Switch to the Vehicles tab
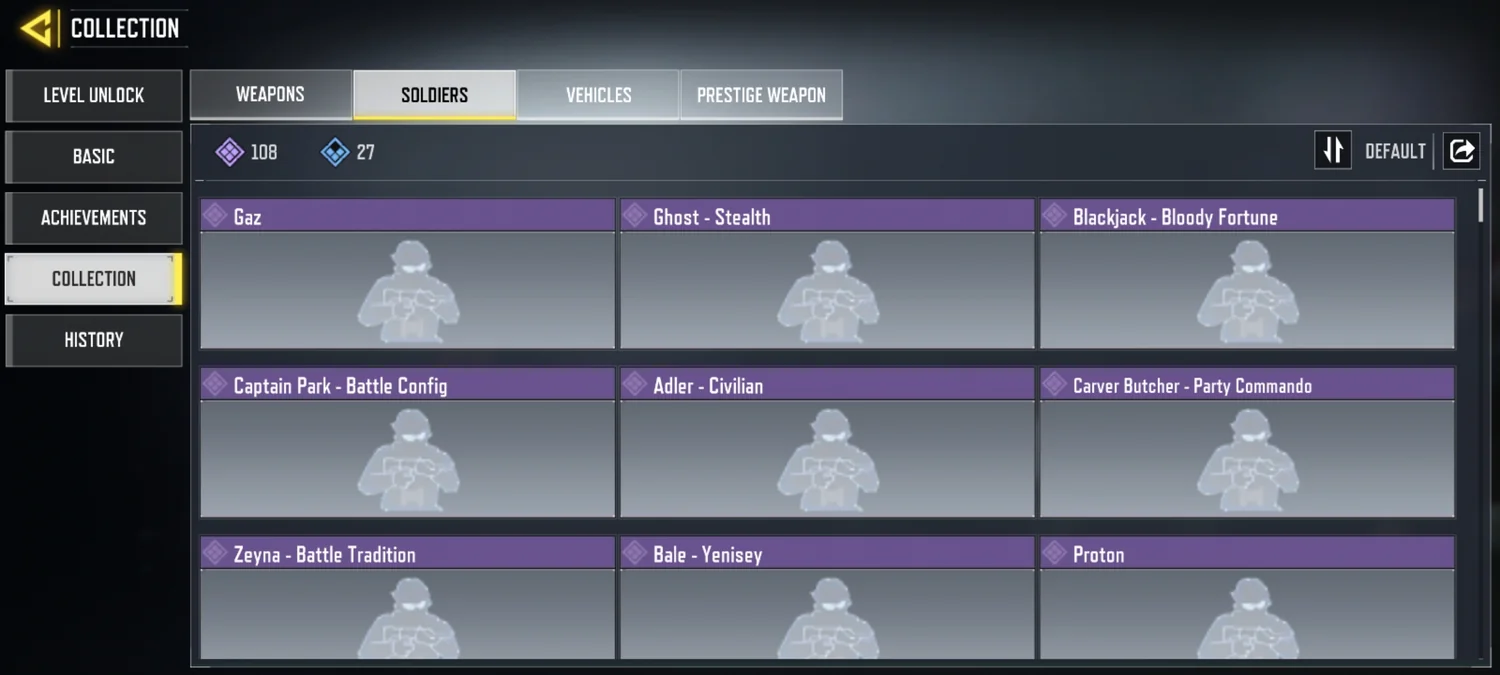The image size is (1500, 675). (x=598, y=95)
